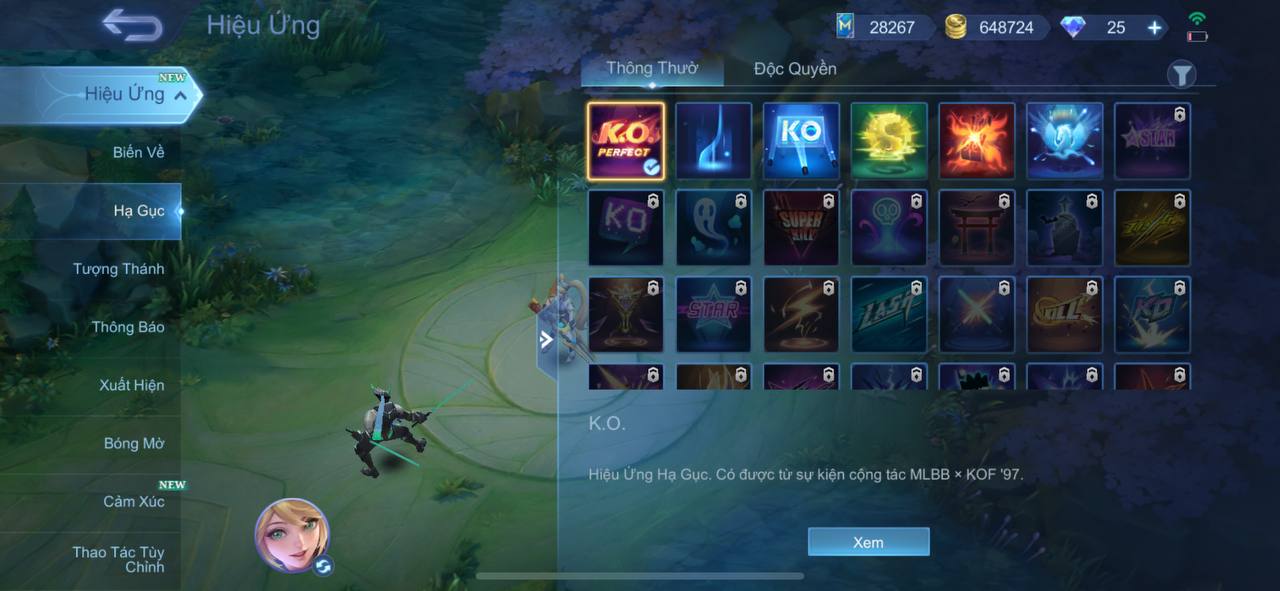Go back with the return arrow

(x=132, y=26)
